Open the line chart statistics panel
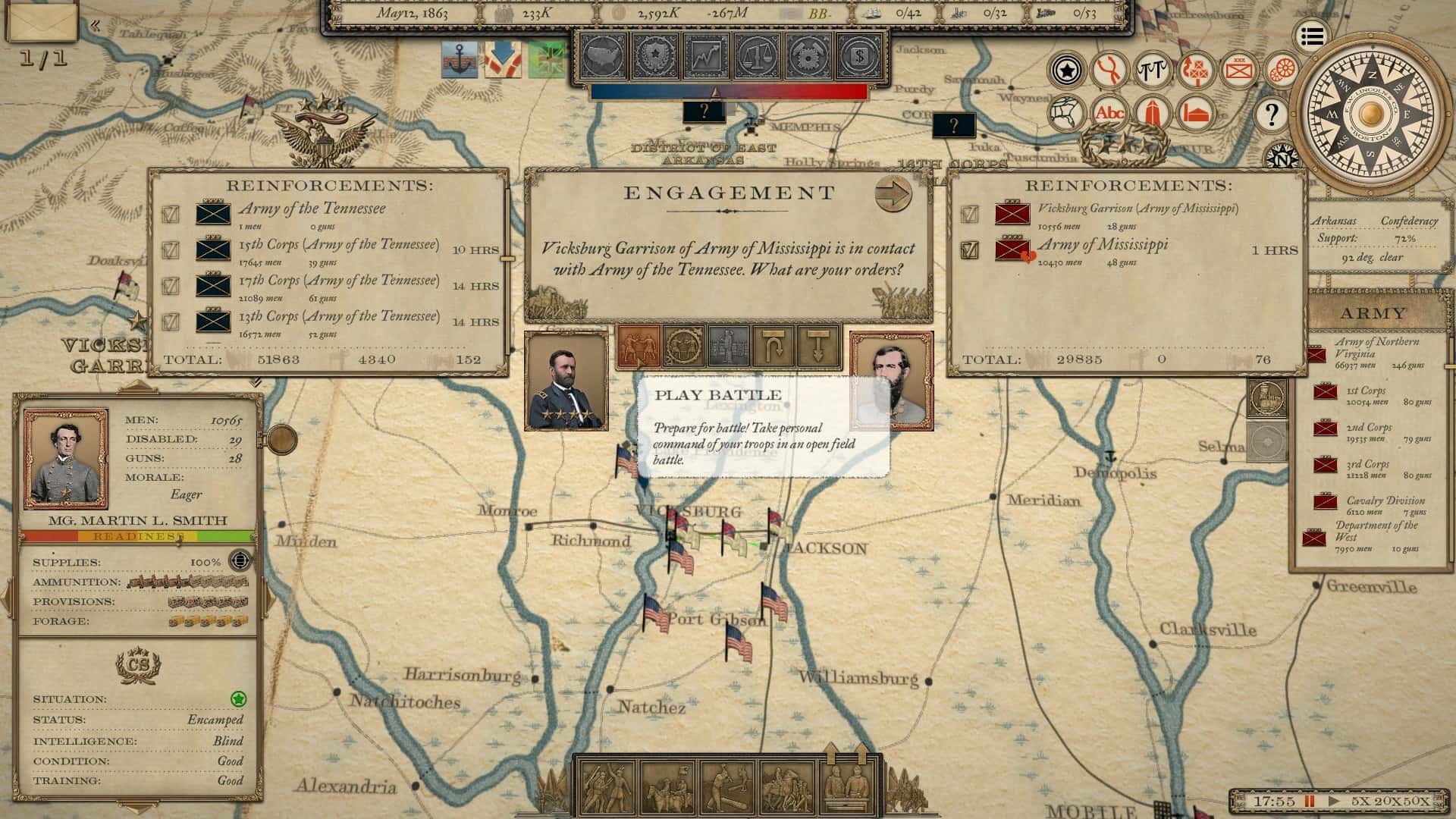Viewport: 1456px width, 819px height. [706, 55]
